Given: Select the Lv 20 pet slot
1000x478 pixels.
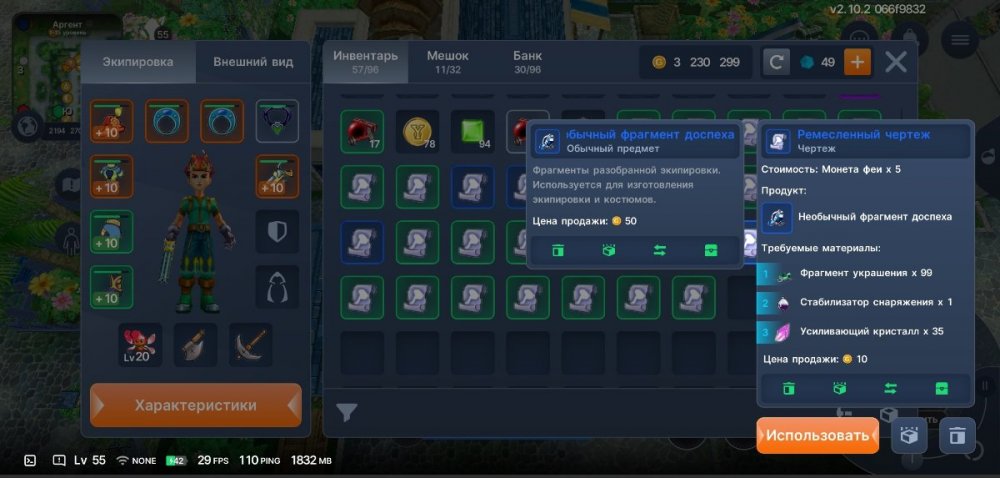Looking at the screenshot, I should [x=140, y=345].
